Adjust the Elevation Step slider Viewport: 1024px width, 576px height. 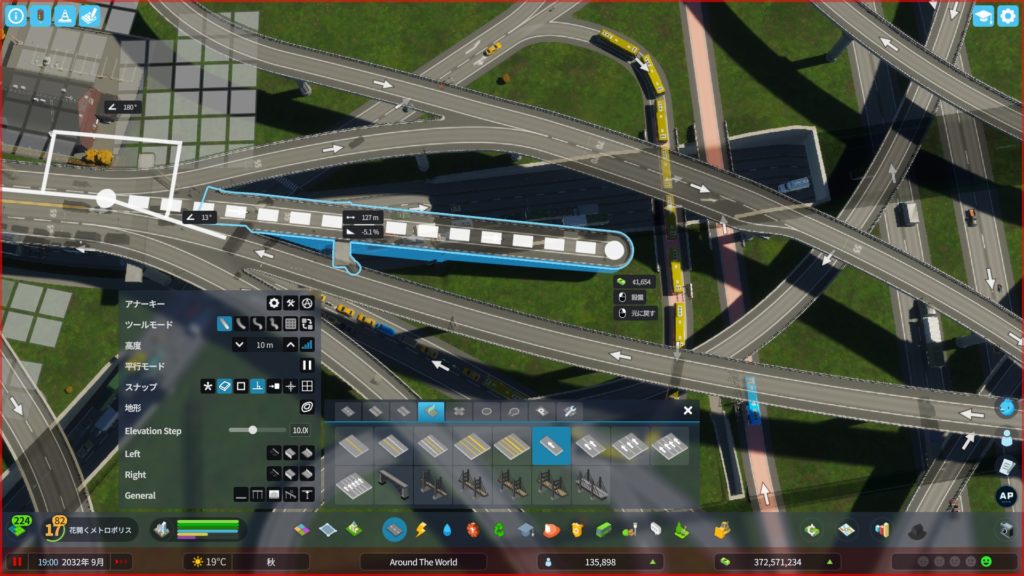point(253,430)
